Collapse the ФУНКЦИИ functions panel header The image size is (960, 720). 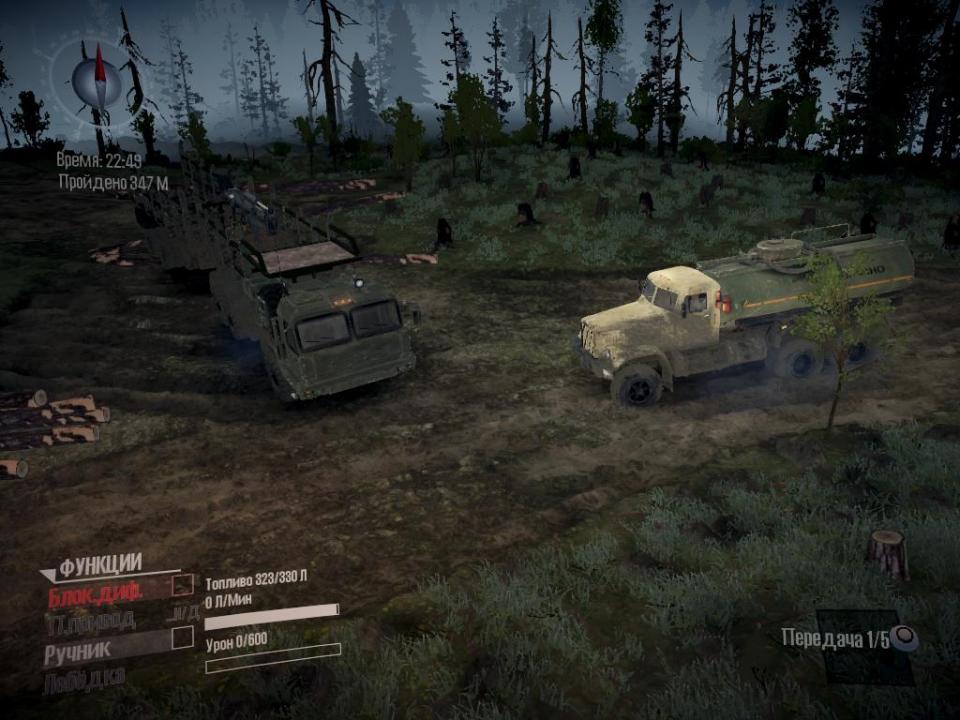98,566
